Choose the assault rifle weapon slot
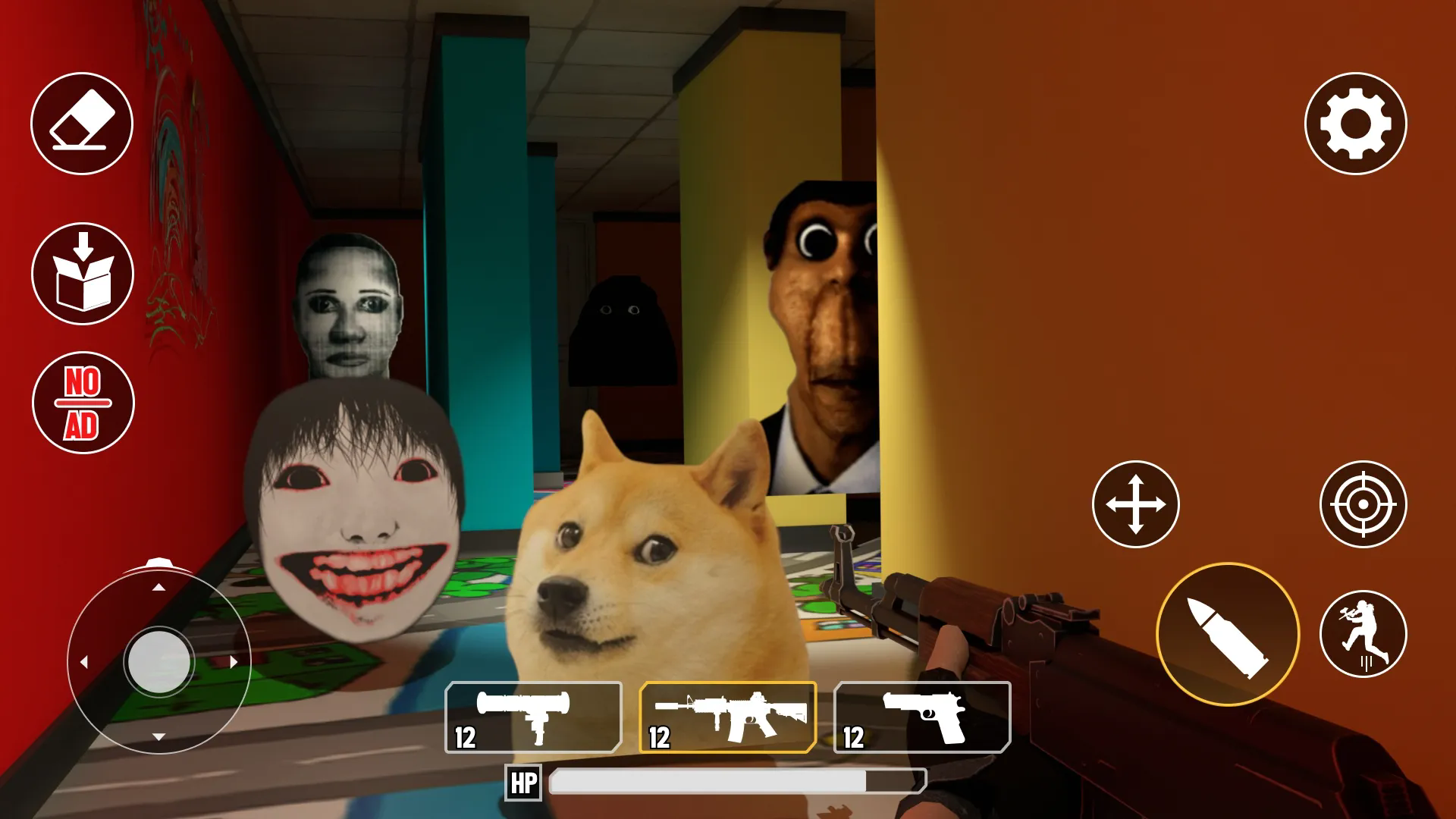Screen dimensions: 1456x819 tap(728, 717)
